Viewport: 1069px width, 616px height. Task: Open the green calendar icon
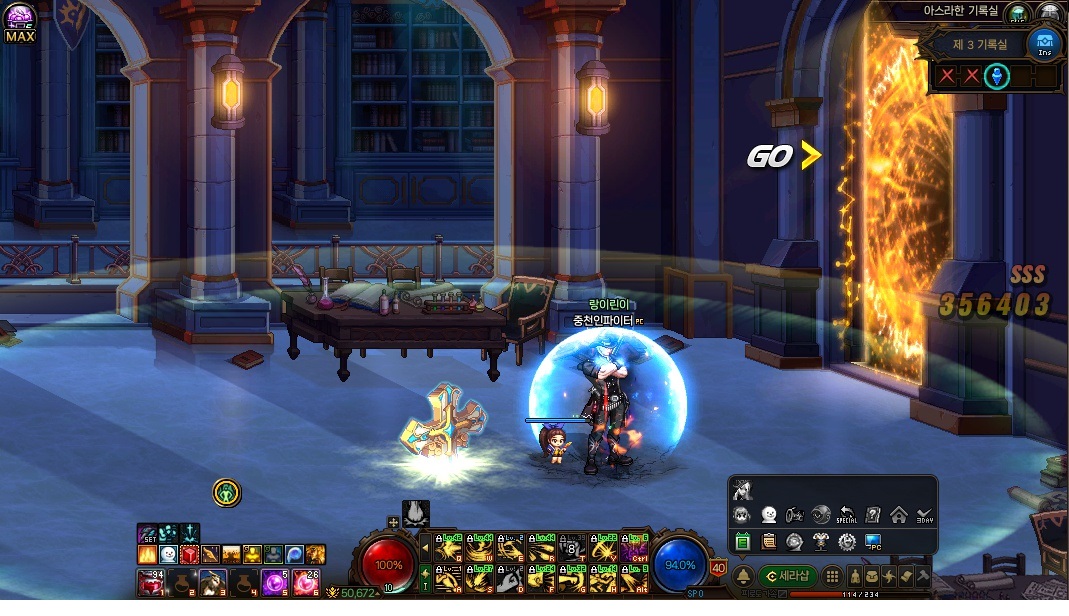pyautogui.click(x=742, y=542)
